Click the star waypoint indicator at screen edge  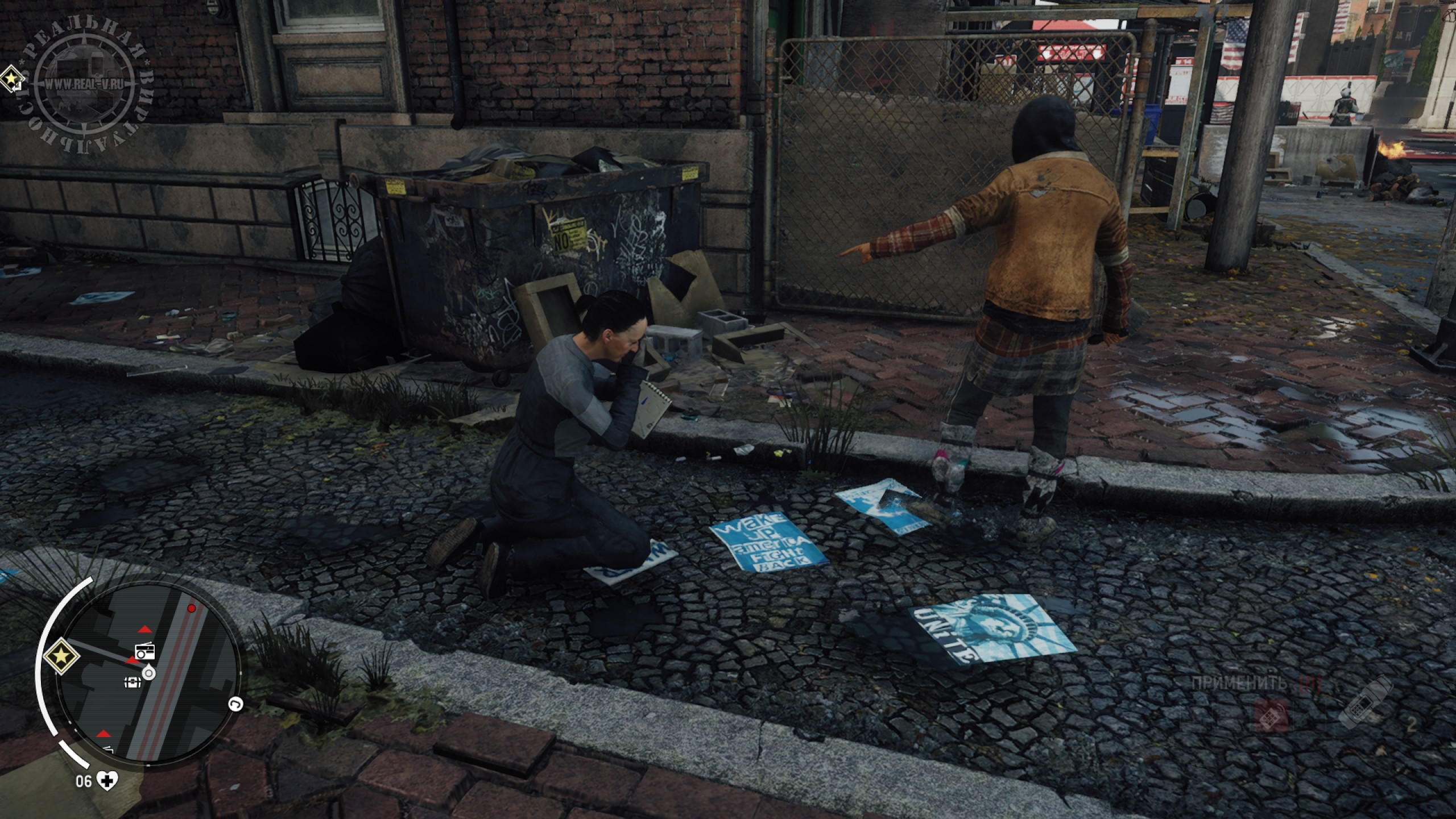pos(10,79)
